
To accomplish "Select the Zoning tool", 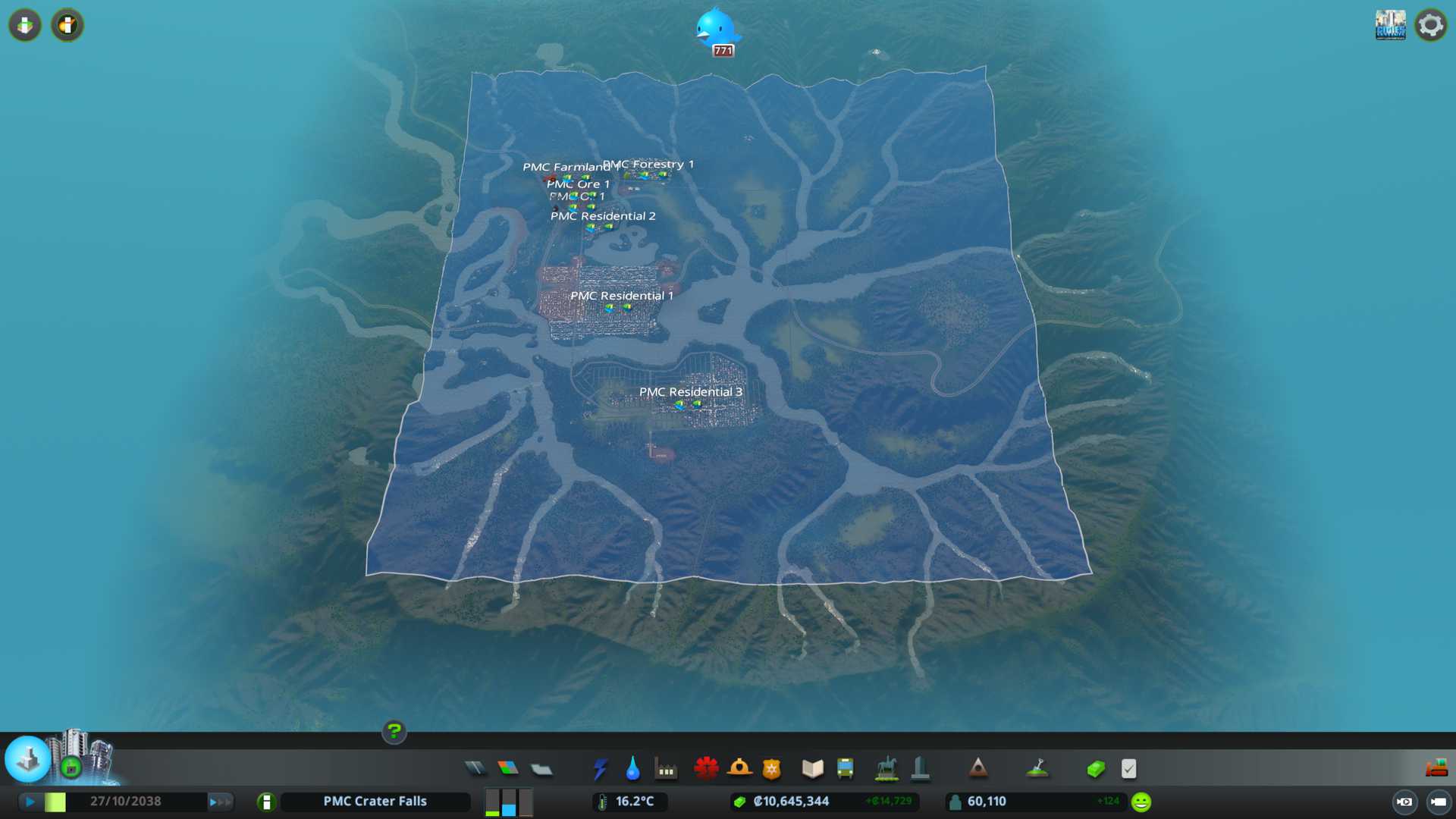I will [x=508, y=769].
